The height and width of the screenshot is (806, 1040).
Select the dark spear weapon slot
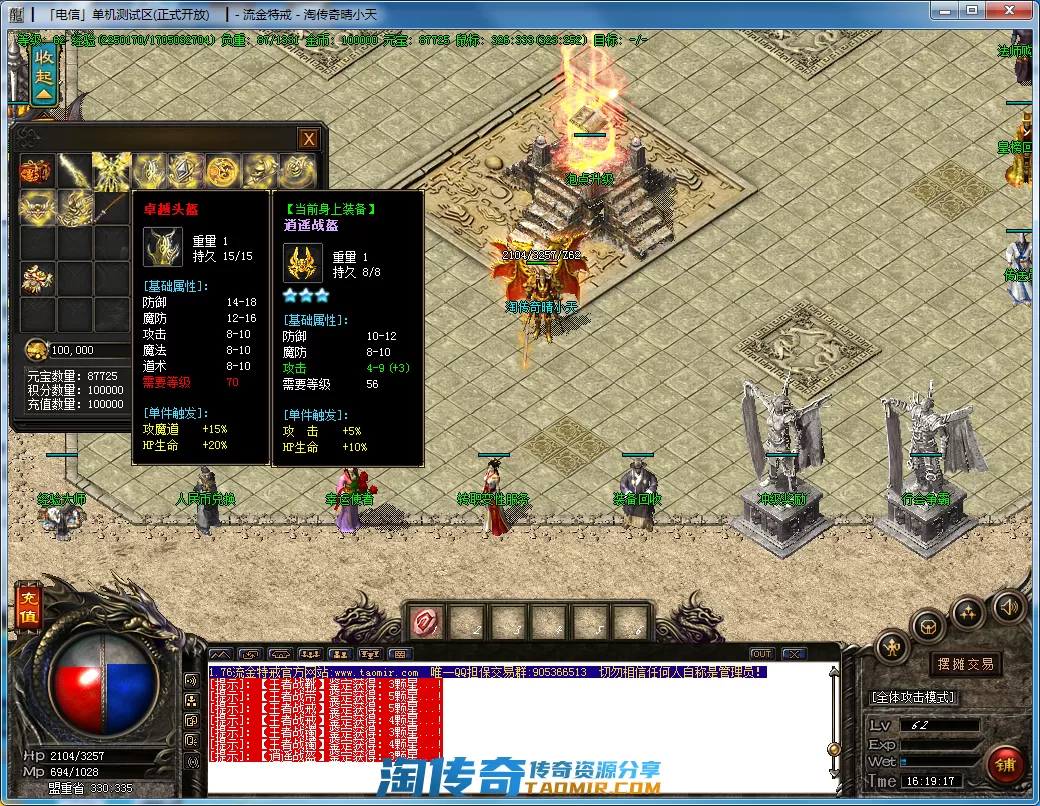click(x=110, y=208)
